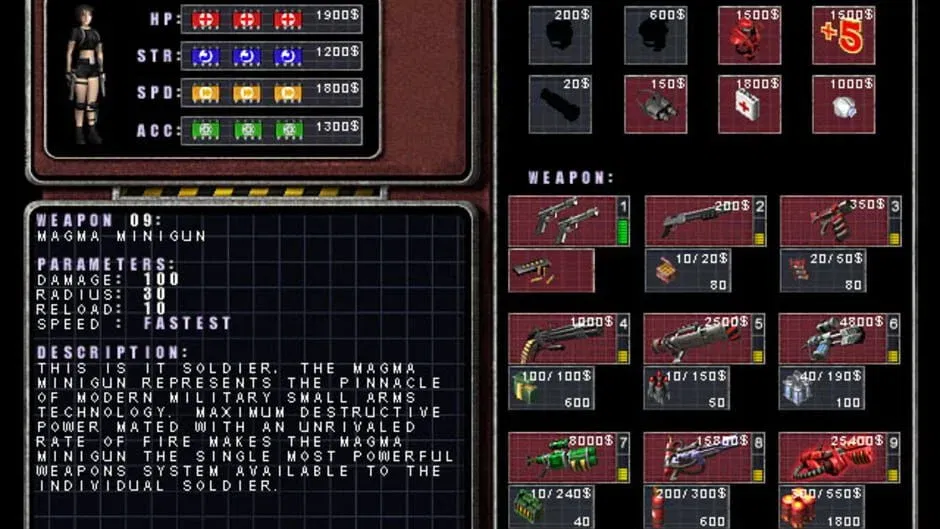
Task: Buy shotgun ammo for 20$
Action: [687, 270]
